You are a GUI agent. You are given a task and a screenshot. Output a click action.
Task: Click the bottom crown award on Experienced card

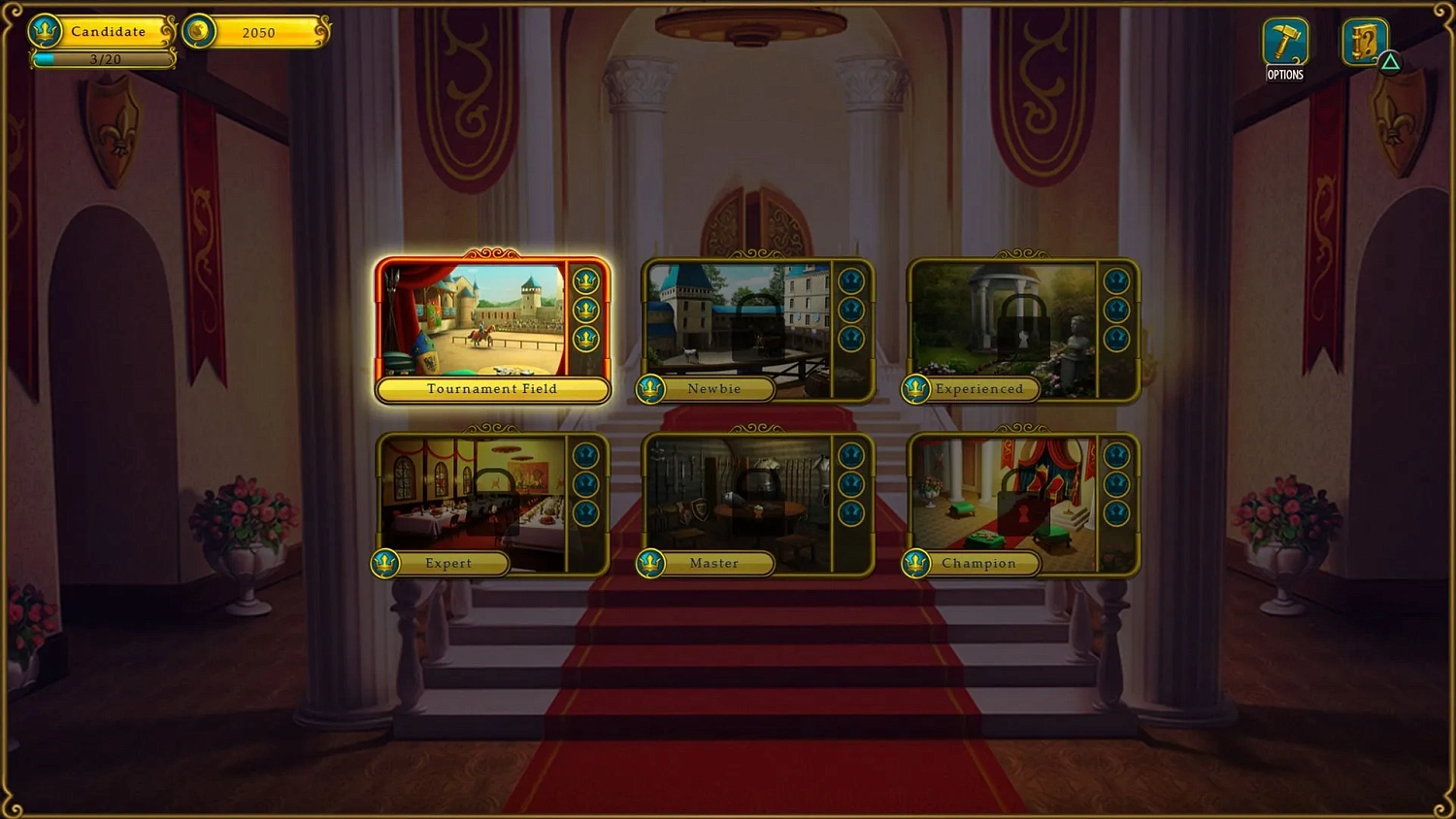coord(1116,338)
